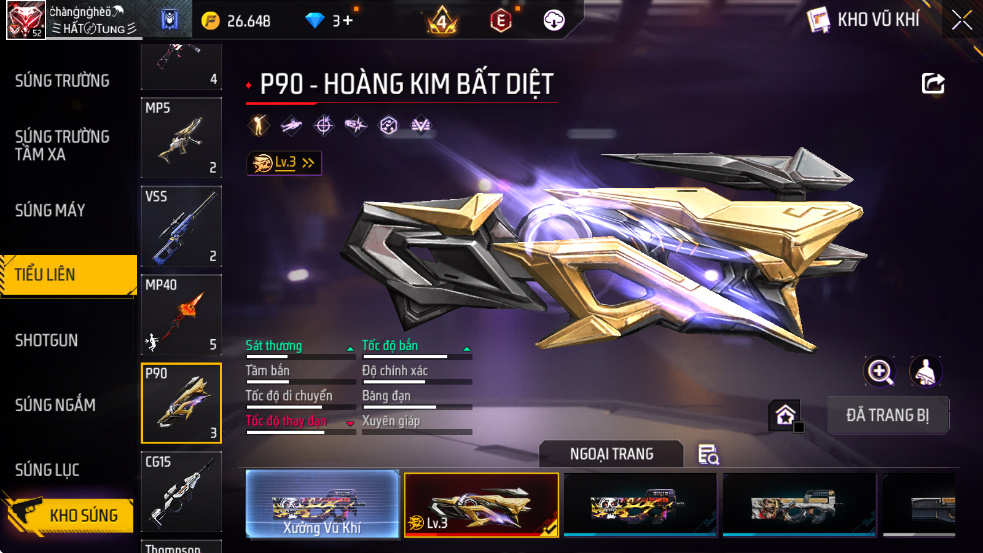Choose the VSS weapon slot
The image size is (983, 553).
click(x=181, y=227)
